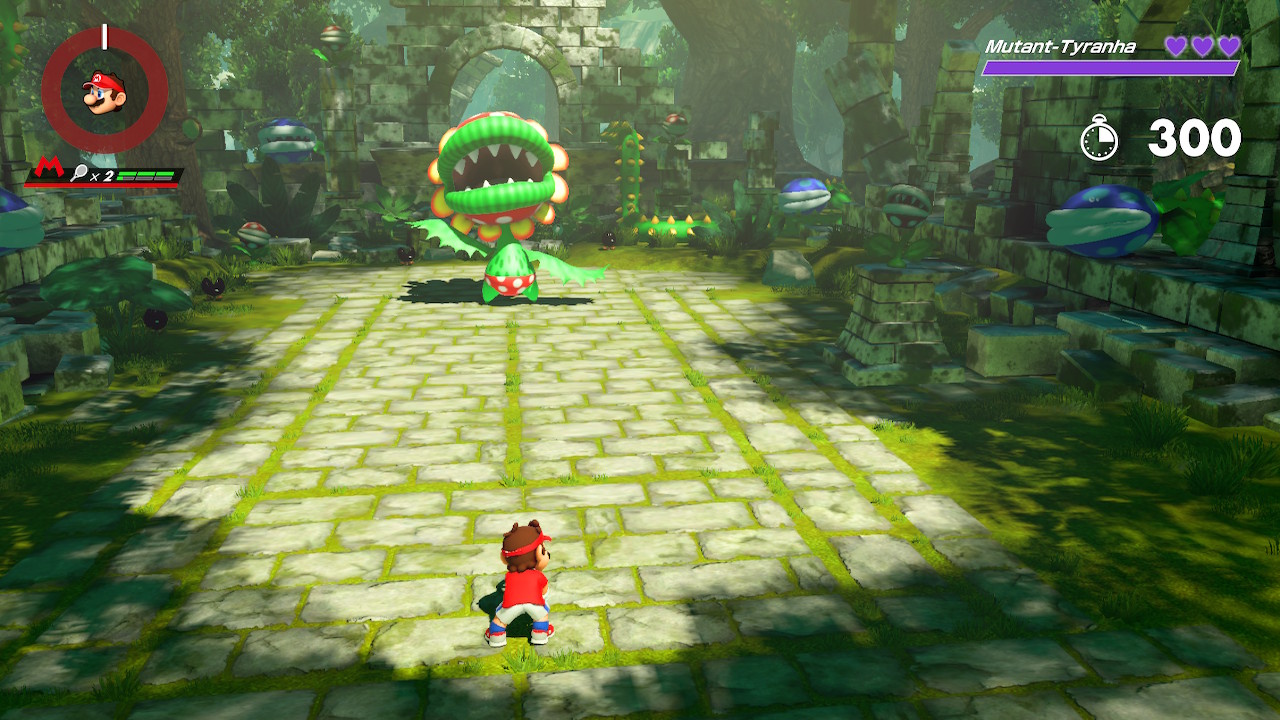Select the red M character emblem
The image size is (1280, 720).
click(49, 169)
